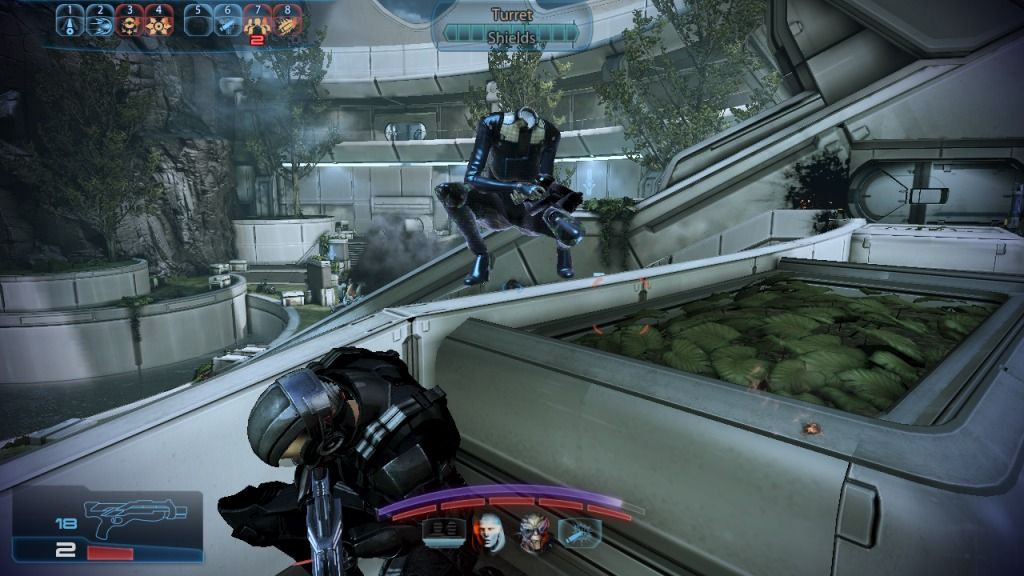This screenshot has height=576, width=1024.
Task: Use the comet-shaped power in slot 2
Action: tap(99, 21)
